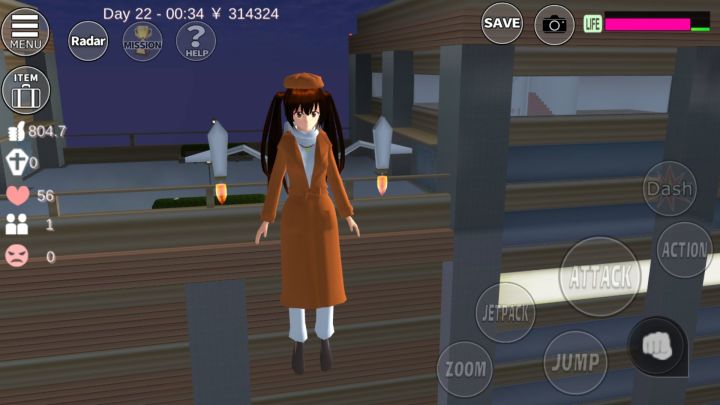Activate the JETPACK button

505,313
